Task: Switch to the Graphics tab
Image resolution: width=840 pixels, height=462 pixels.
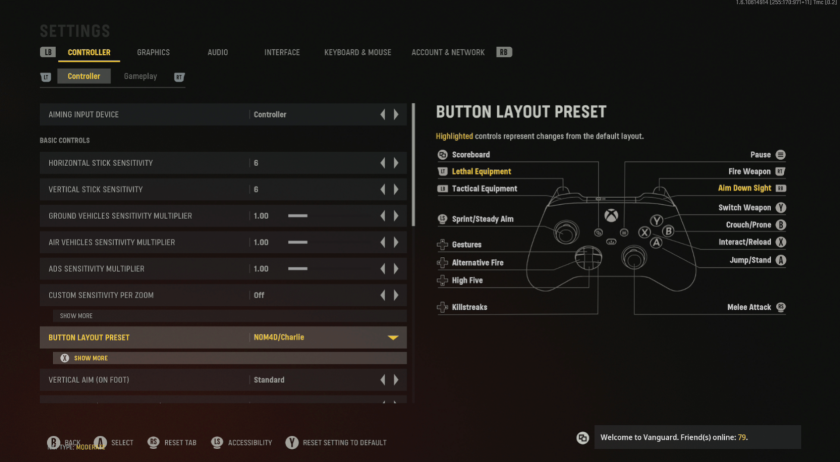Action: coord(153,52)
